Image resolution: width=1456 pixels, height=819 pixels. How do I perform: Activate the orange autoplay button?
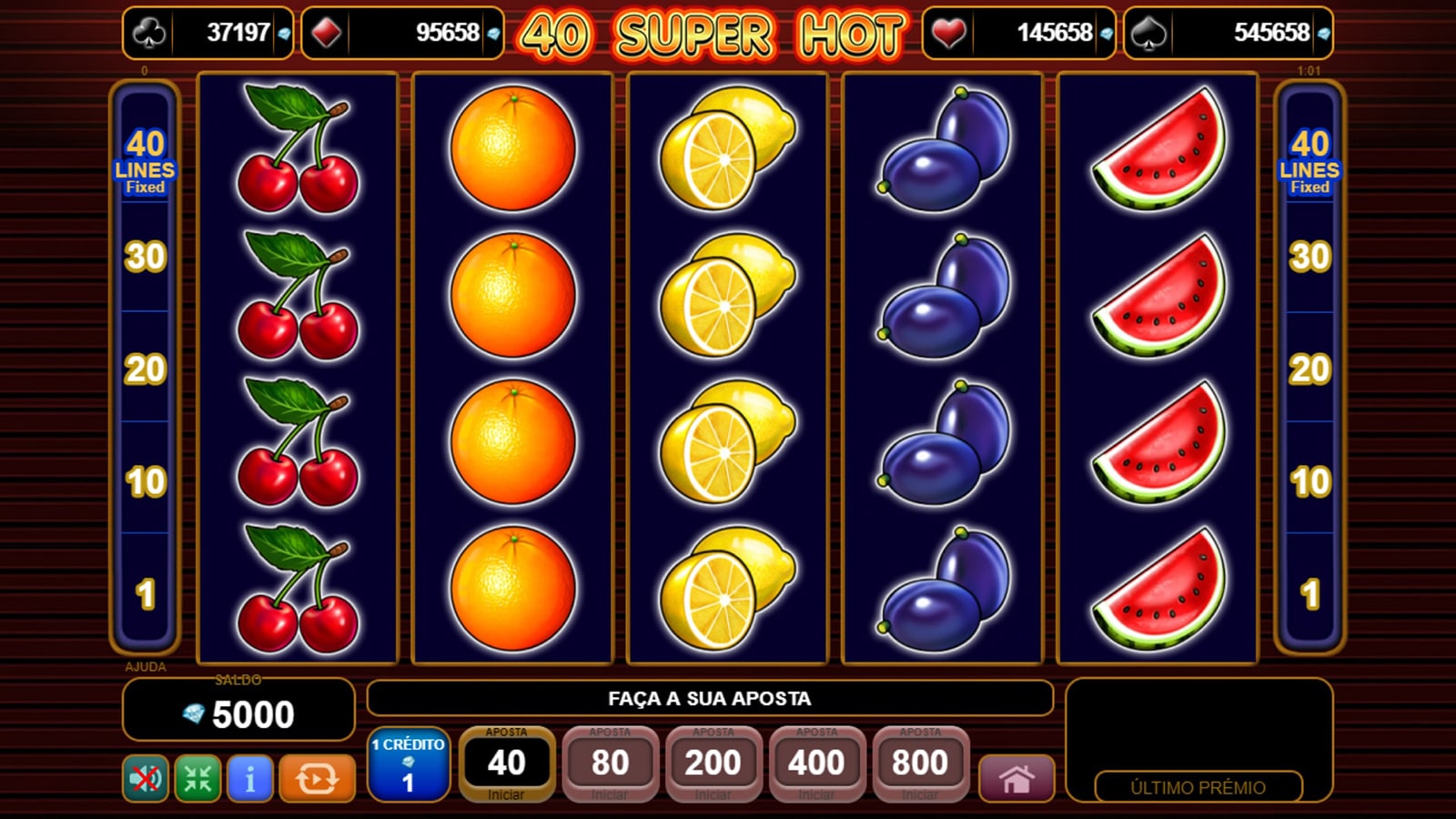(x=317, y=779)
